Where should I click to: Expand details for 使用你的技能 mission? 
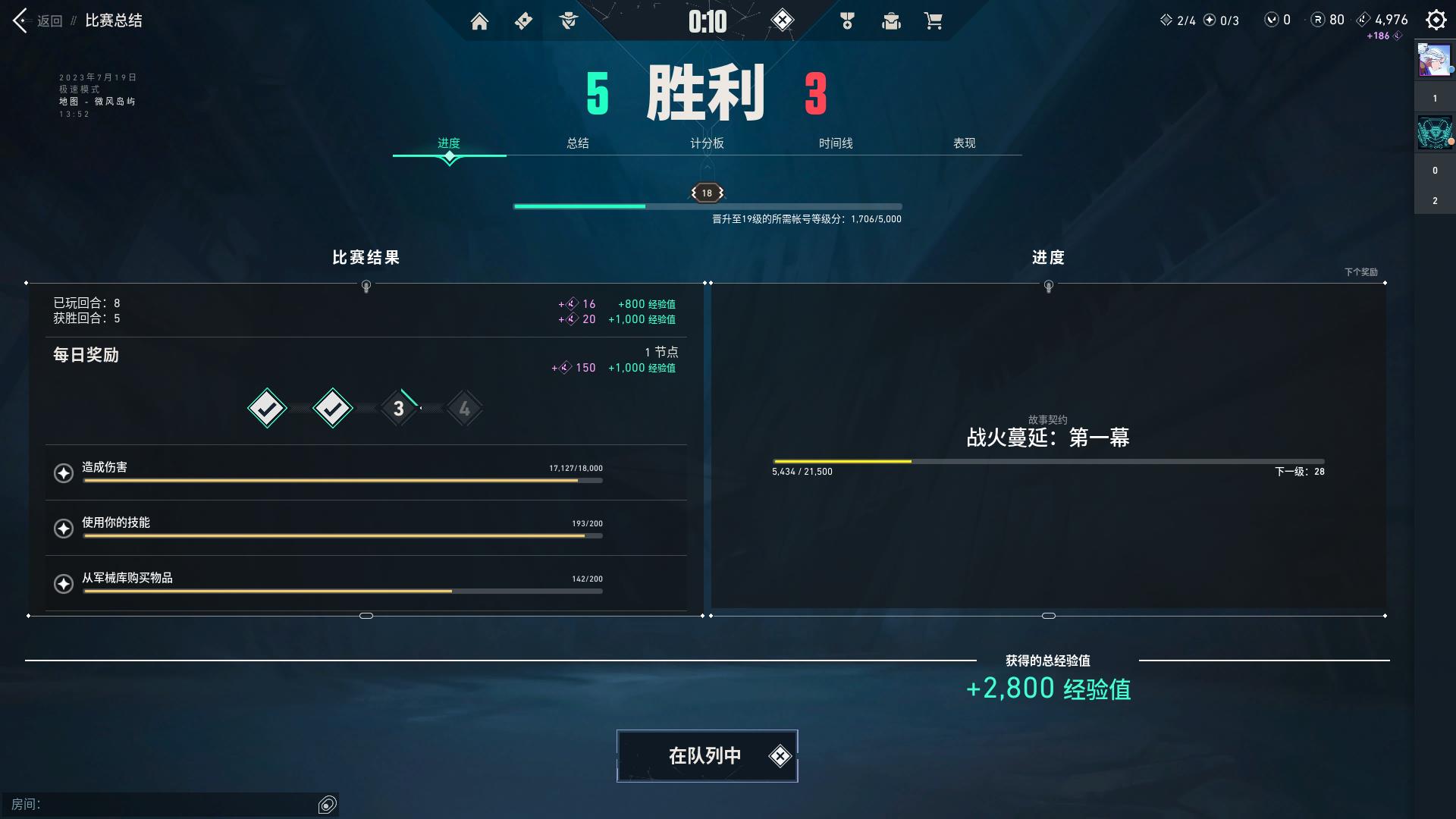coord(64,528)
